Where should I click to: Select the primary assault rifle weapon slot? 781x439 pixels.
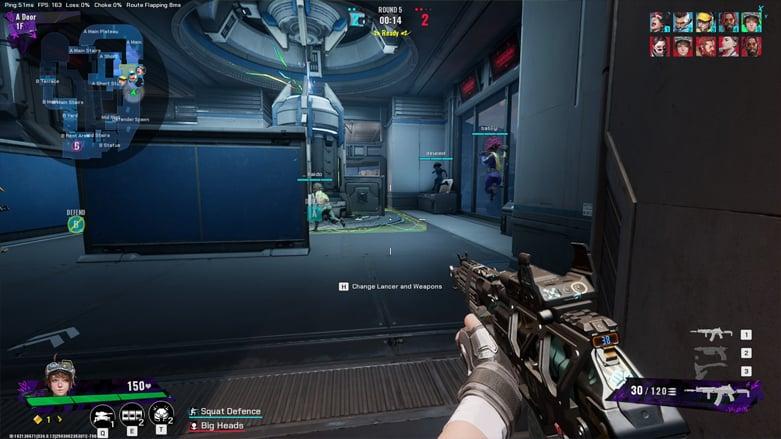[711, 334]
